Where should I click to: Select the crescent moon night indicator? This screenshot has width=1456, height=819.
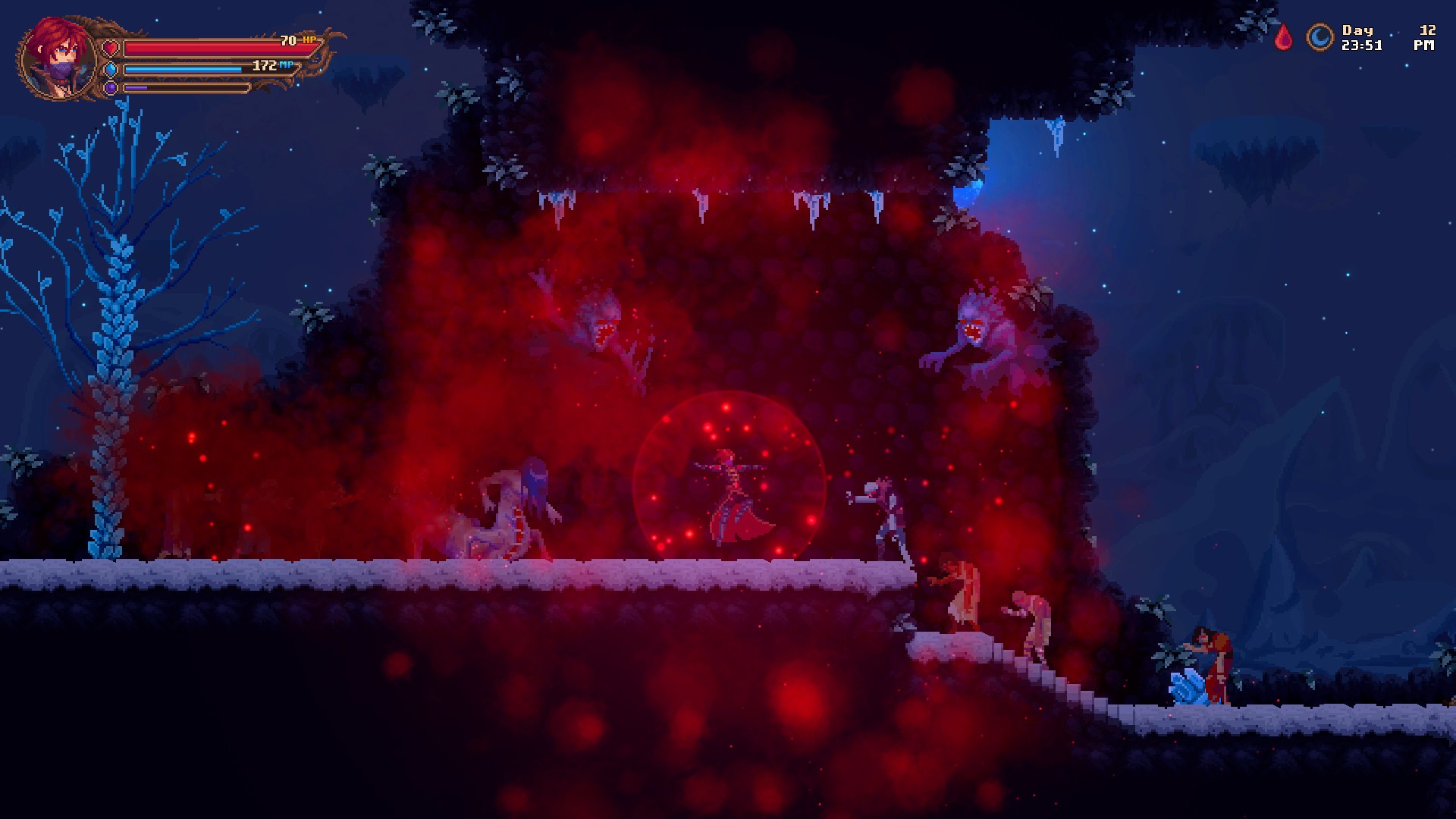pos(1319,36)
